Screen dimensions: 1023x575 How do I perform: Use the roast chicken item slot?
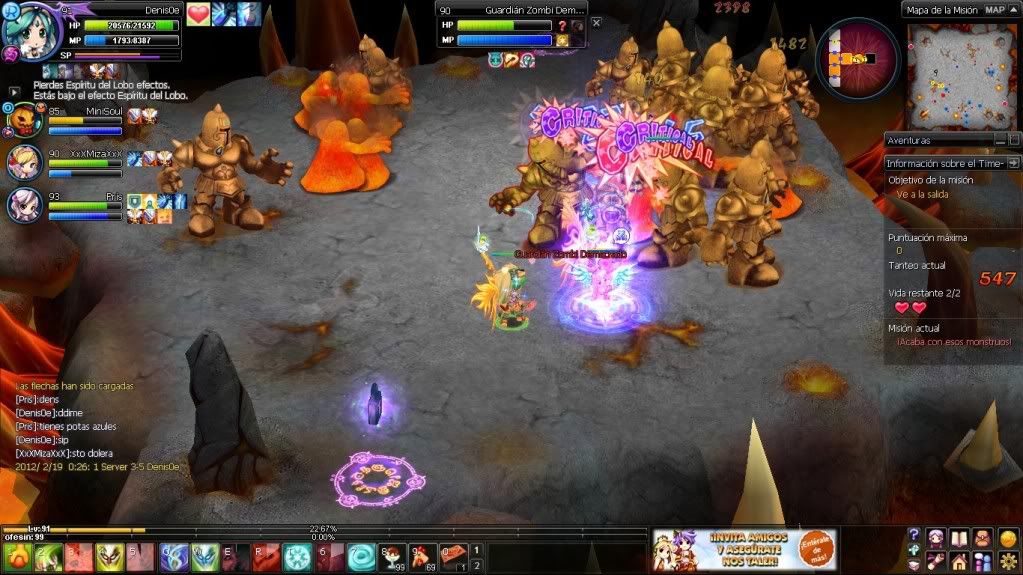423,556
